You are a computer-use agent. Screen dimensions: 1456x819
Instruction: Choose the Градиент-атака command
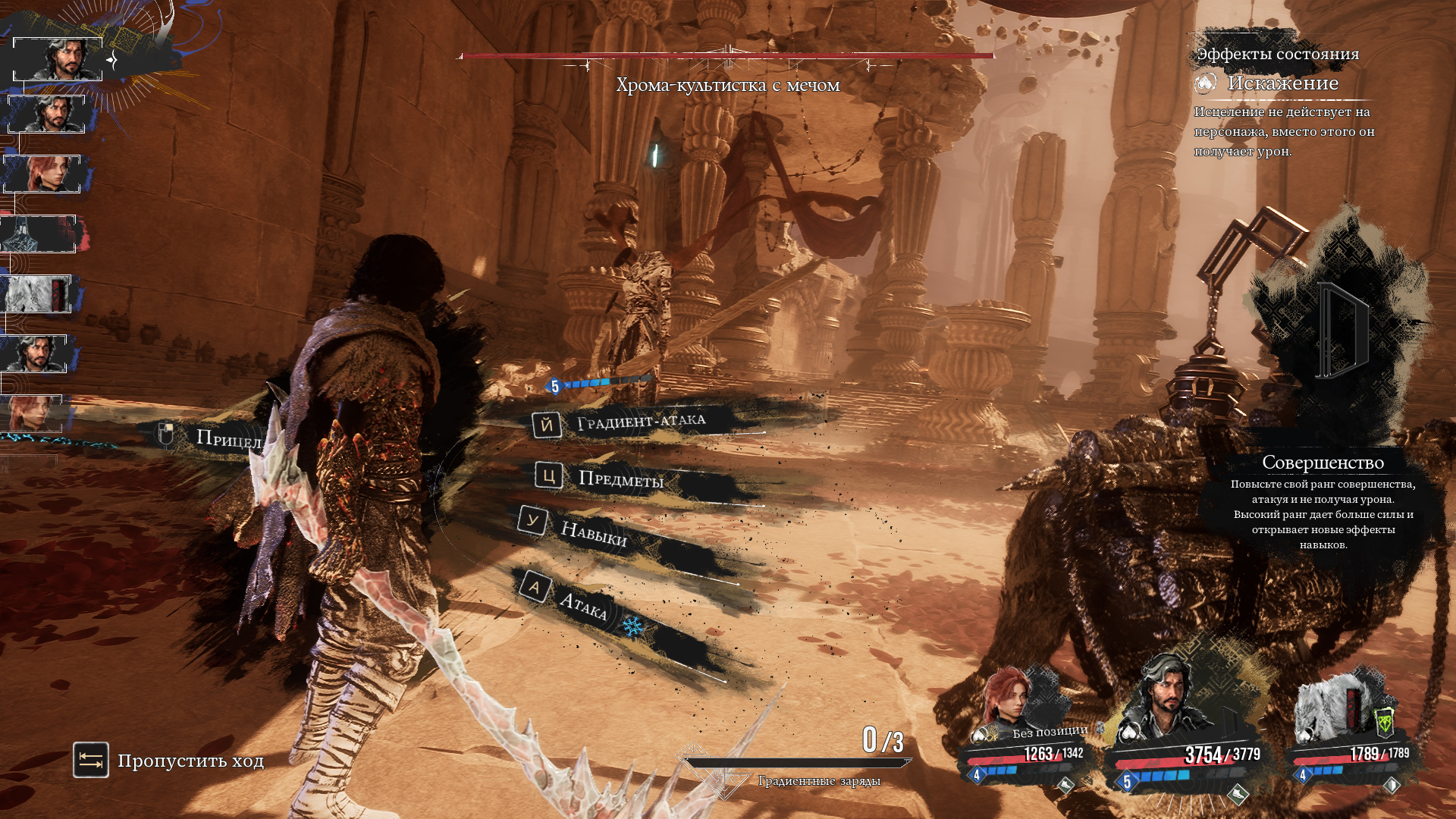click(x=640, y=422)
